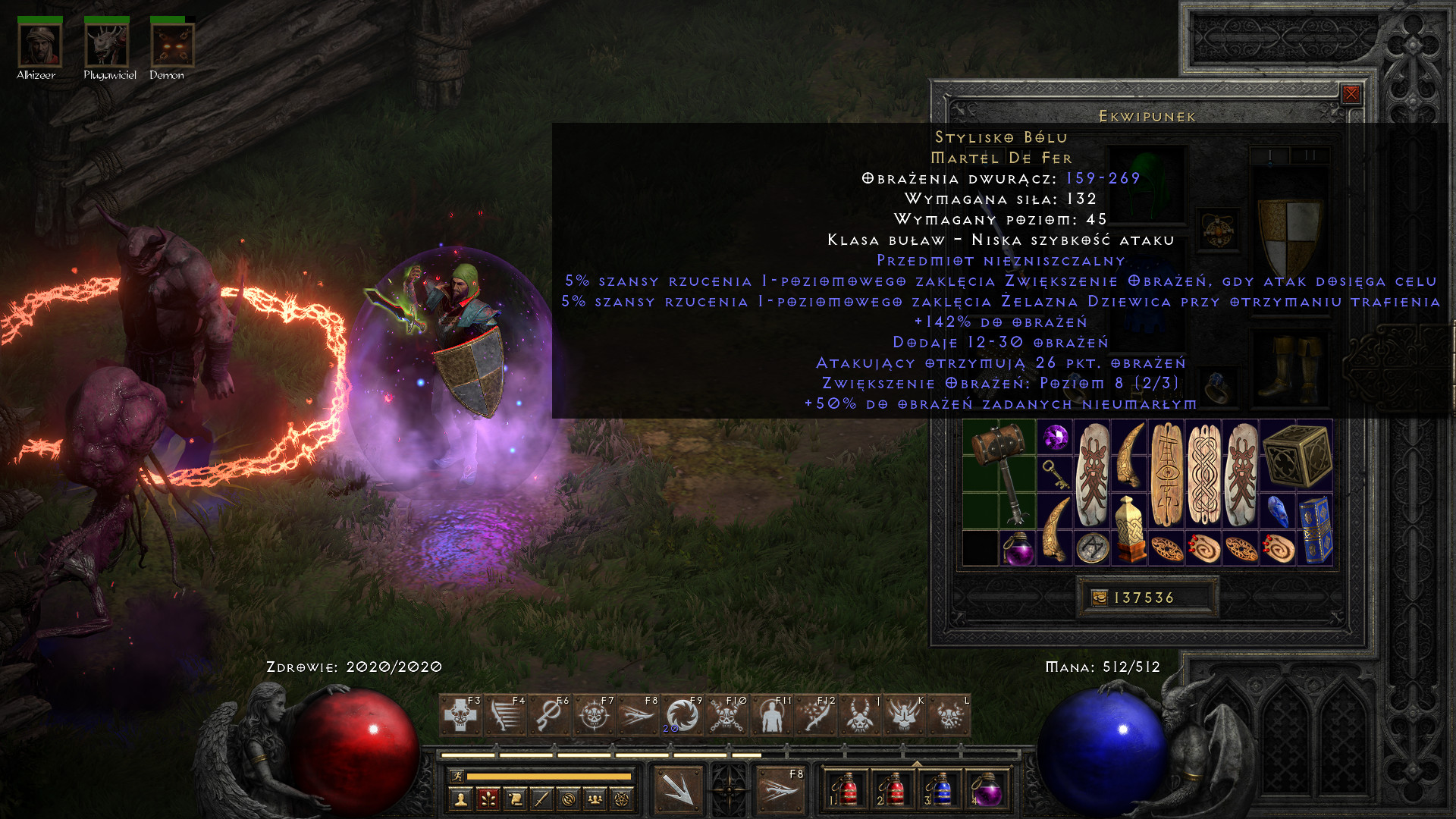Use the blue mana potion in belt slot 3
Viewport: 1456px width, 819px height.
pyautogui.click(x=940, y=790)
